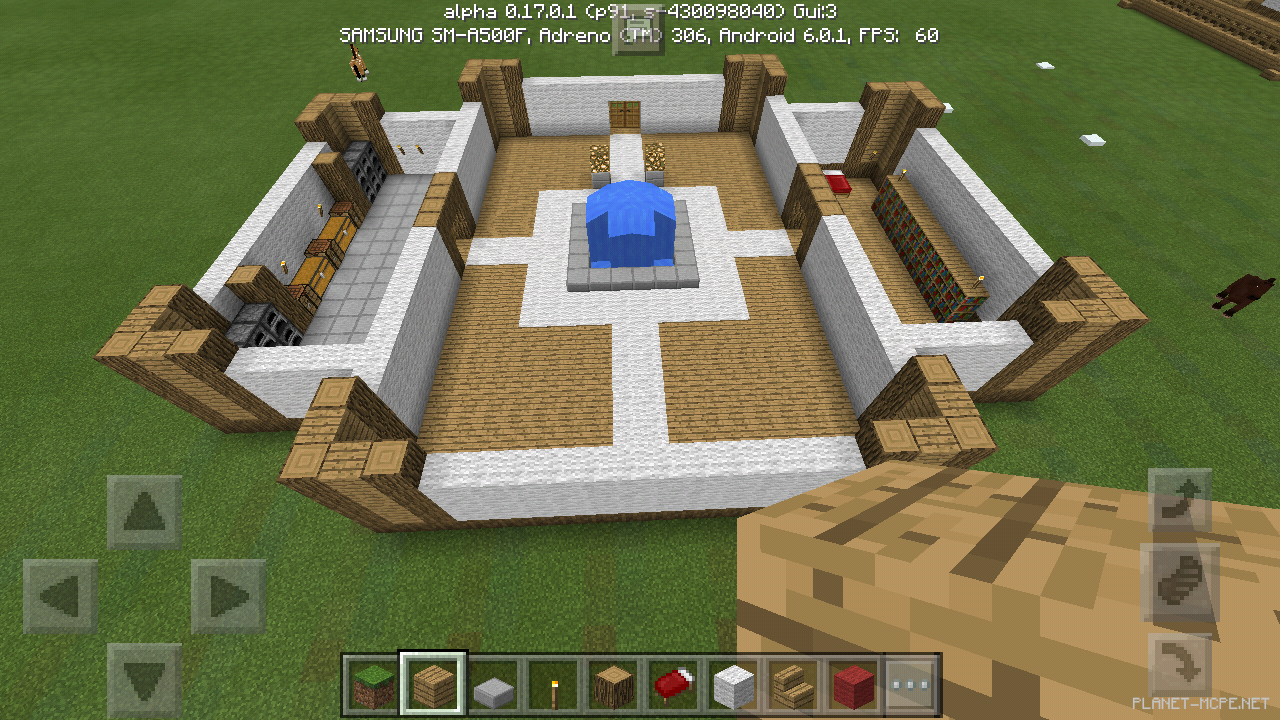The width and height of the screenshot is (1280, 720).
Task: Open the extended inventory via ellipsis slot
Action: click(913, 685)
